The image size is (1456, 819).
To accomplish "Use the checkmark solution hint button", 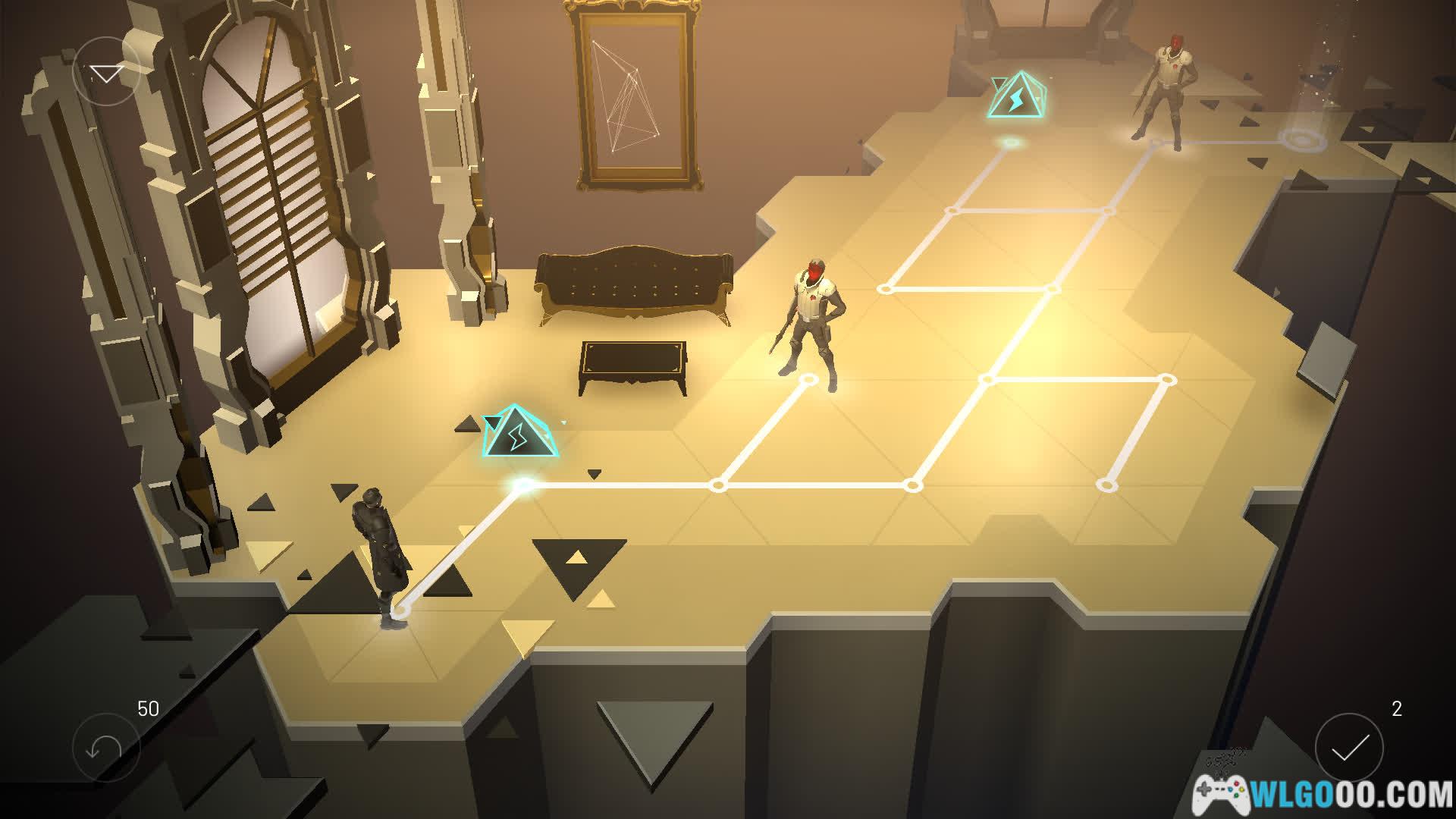I will point(1349,748).
